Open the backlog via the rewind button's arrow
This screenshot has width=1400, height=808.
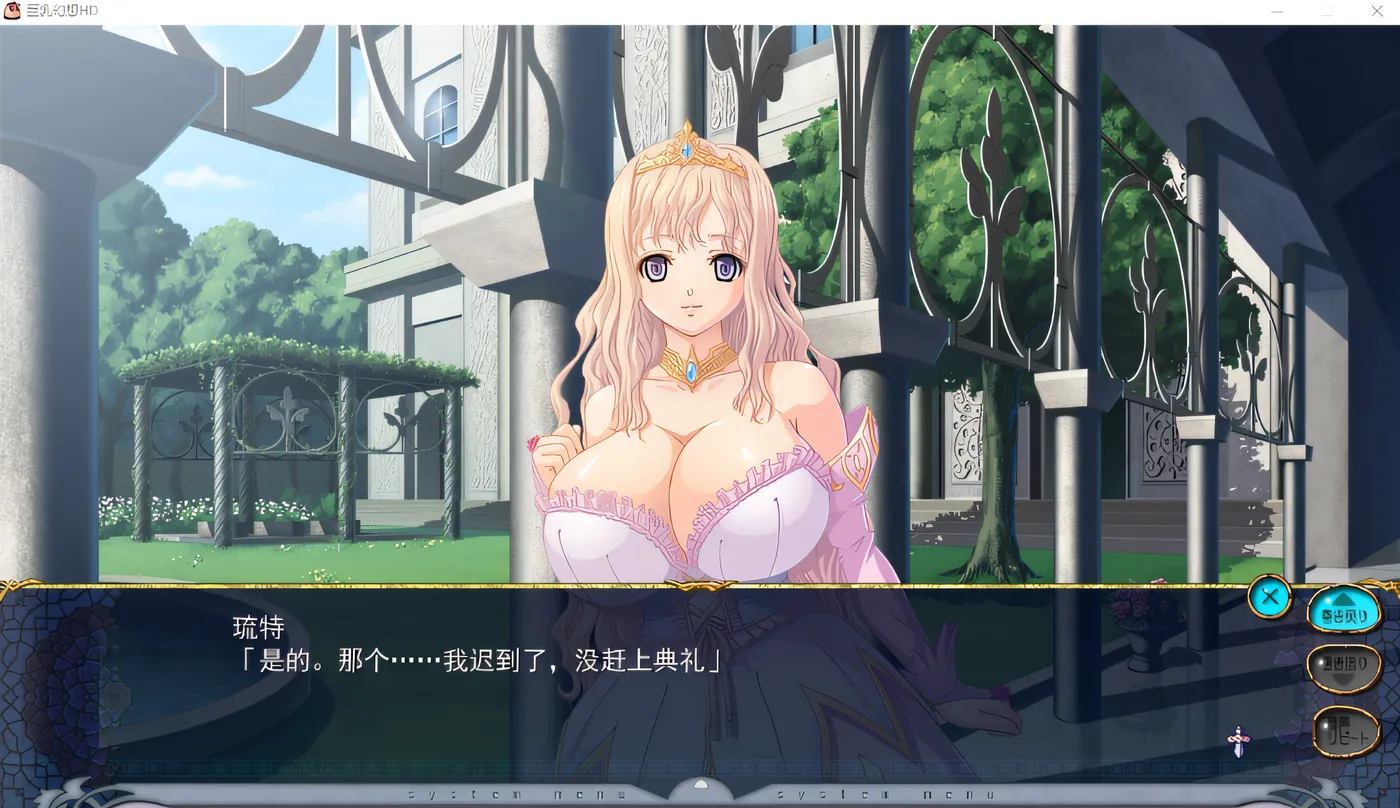click(1342, 601)
